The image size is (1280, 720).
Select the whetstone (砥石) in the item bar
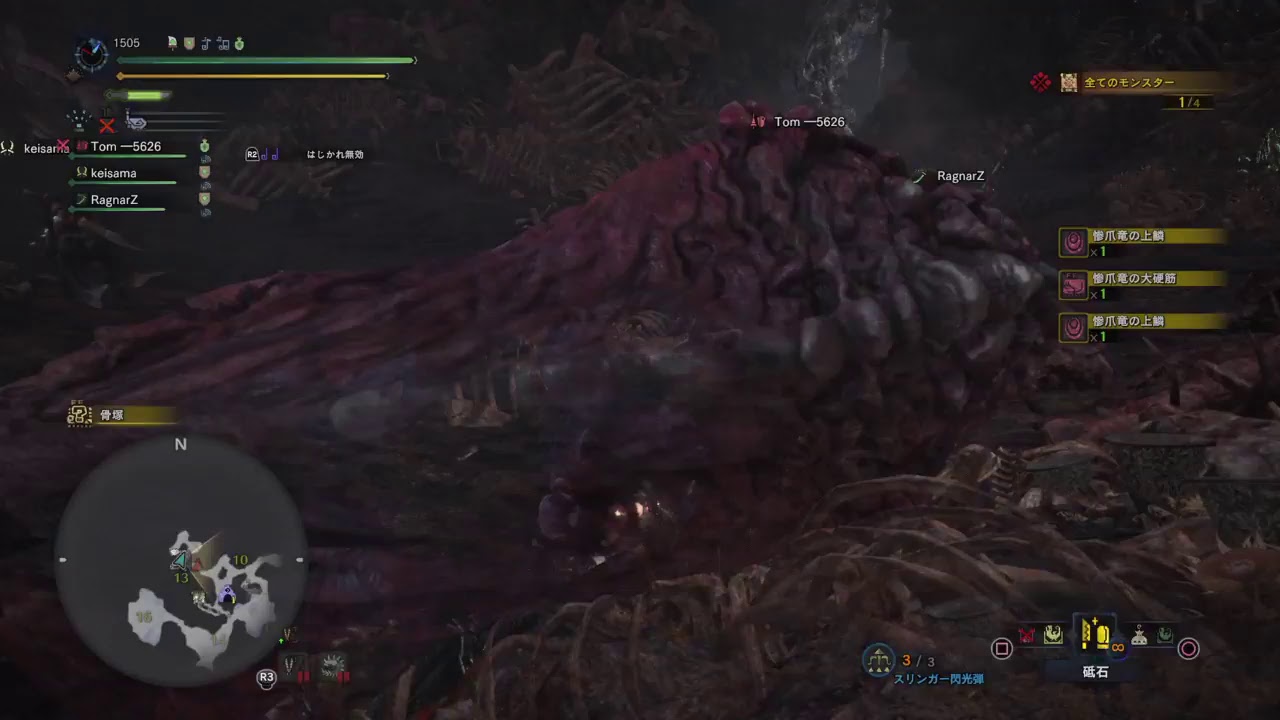click(x=1095, y=634)
